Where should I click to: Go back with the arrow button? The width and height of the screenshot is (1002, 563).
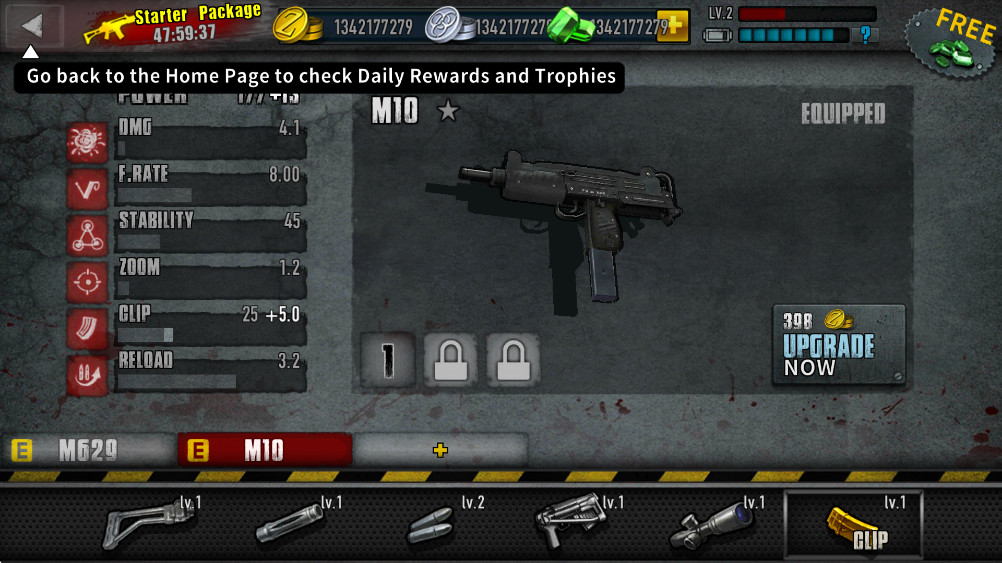click(34, 26)
